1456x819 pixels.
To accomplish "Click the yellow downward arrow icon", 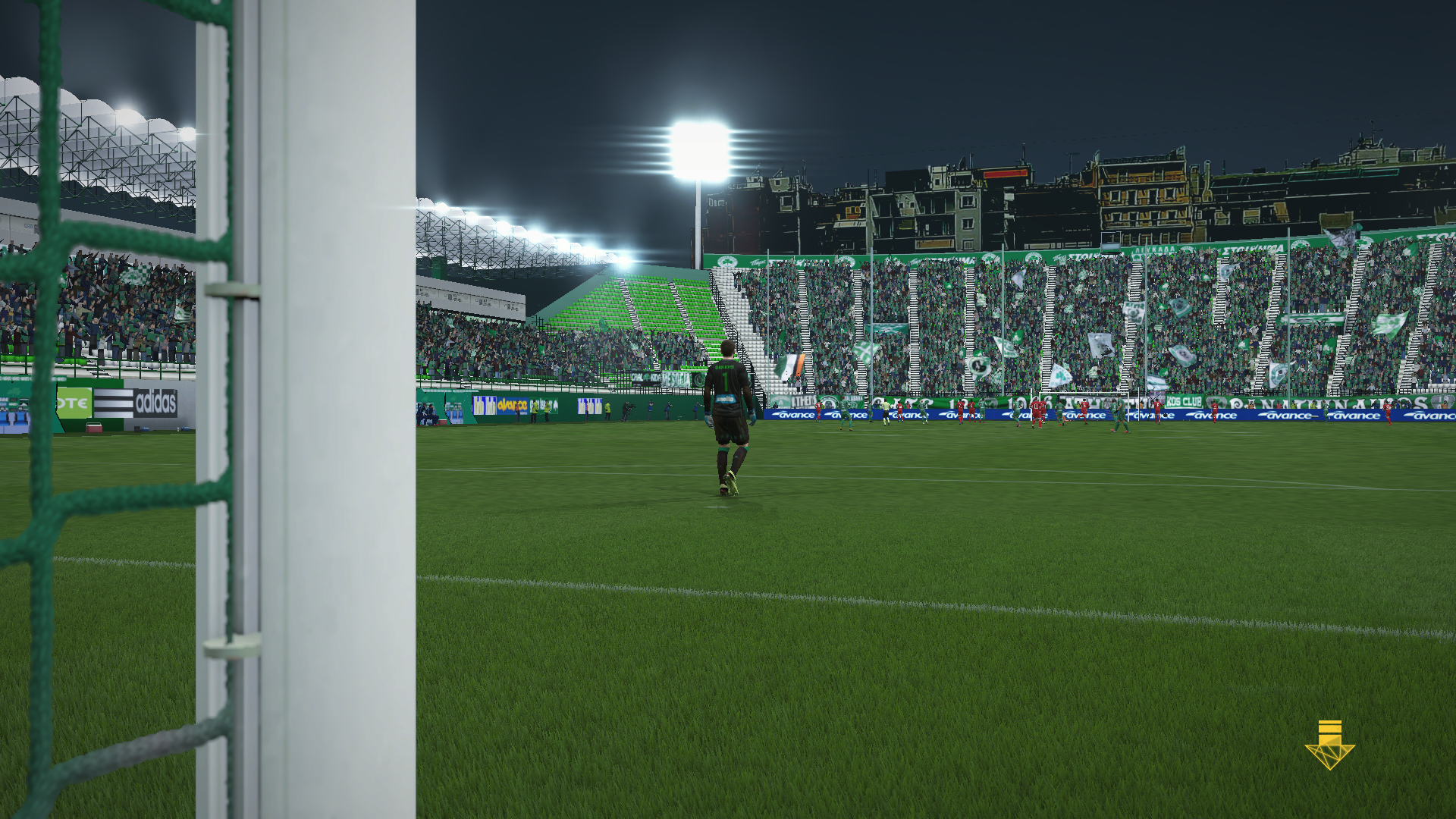I will click(x=1329, y=746).
